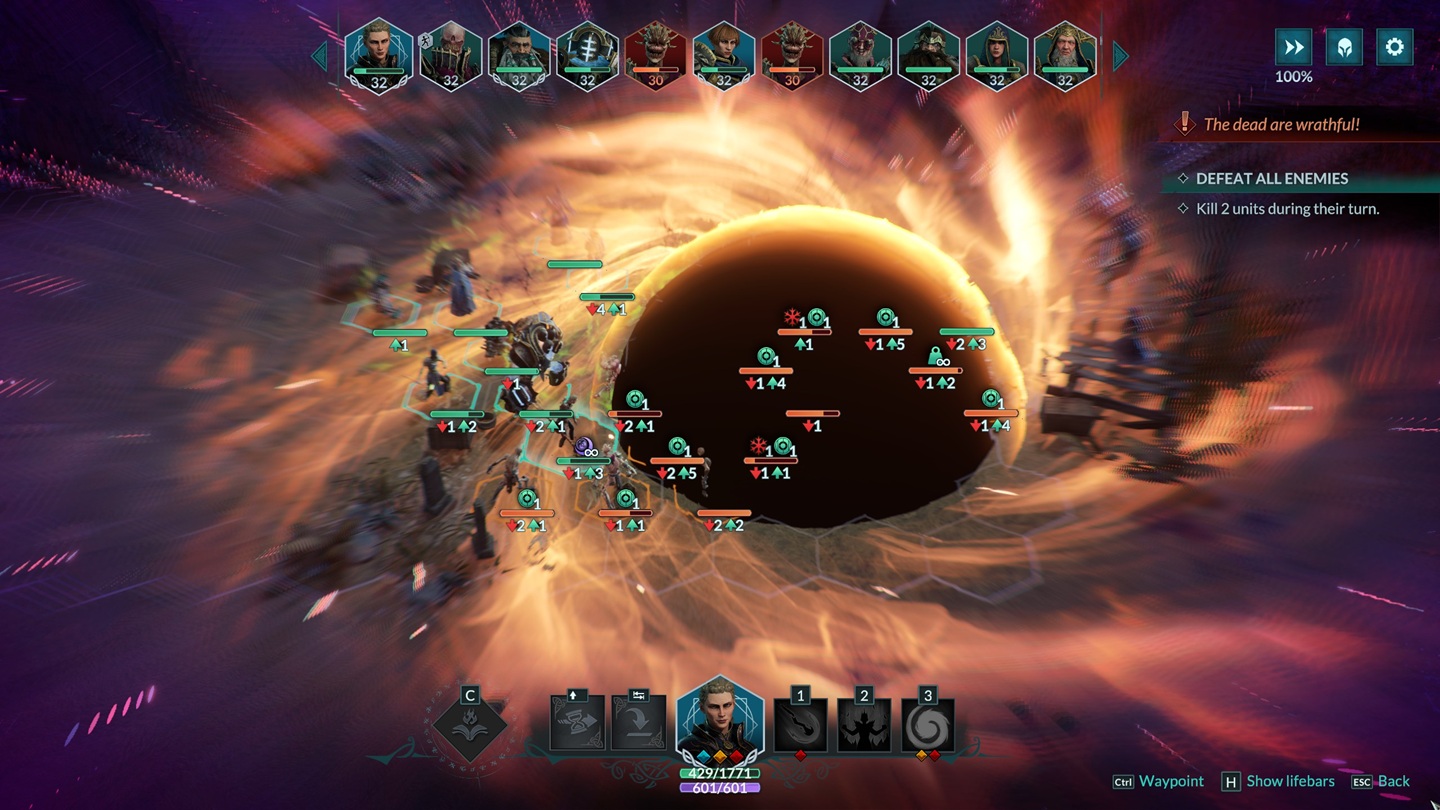This screenshot has width=1440, height=810.
Task: Click the Defeat All Enemies objective
Action: coord(1271,178)
